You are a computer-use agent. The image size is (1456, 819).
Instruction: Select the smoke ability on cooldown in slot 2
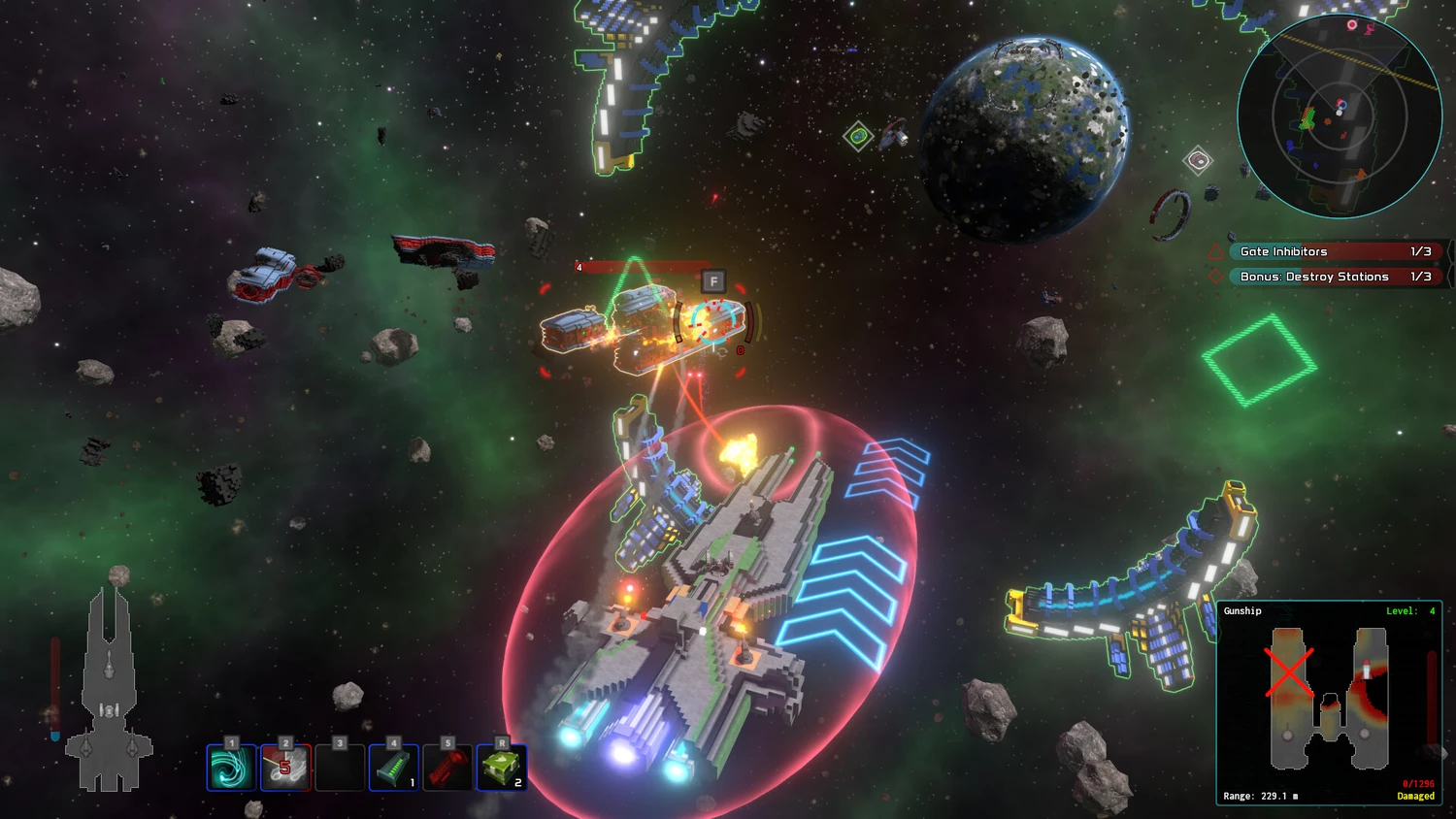click(285, 768)
